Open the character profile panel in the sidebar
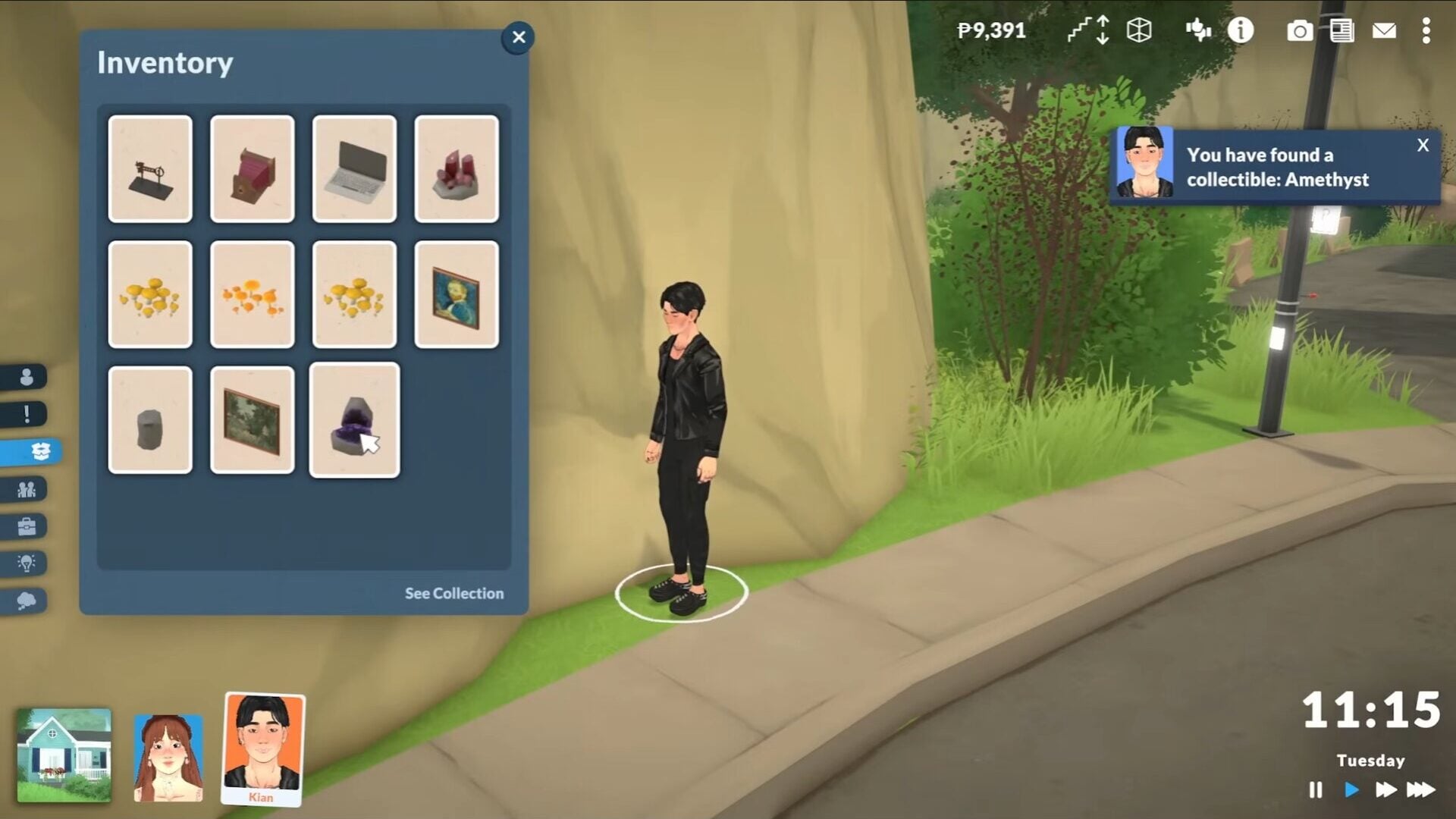The width and height of the screenshot is (1456, 819). (x=25, y=375)
